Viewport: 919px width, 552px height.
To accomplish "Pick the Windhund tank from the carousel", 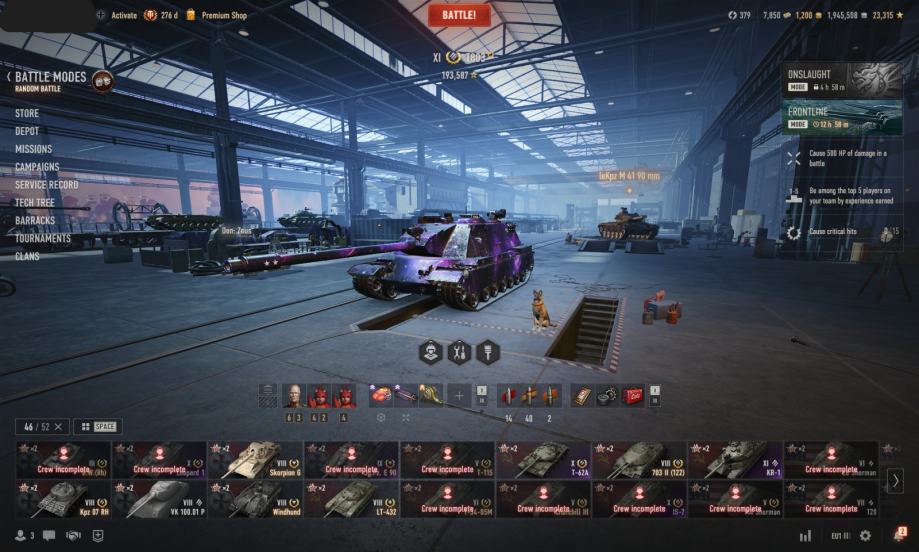I will tap(255, 499).
